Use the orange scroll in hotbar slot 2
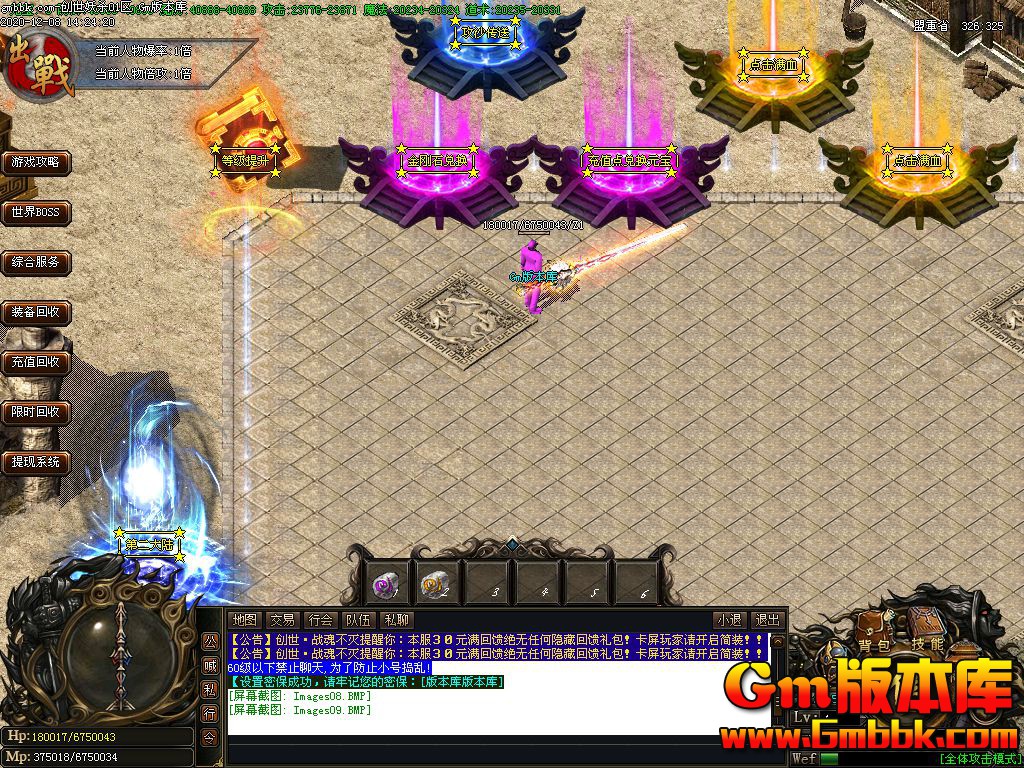 (436, 583)
